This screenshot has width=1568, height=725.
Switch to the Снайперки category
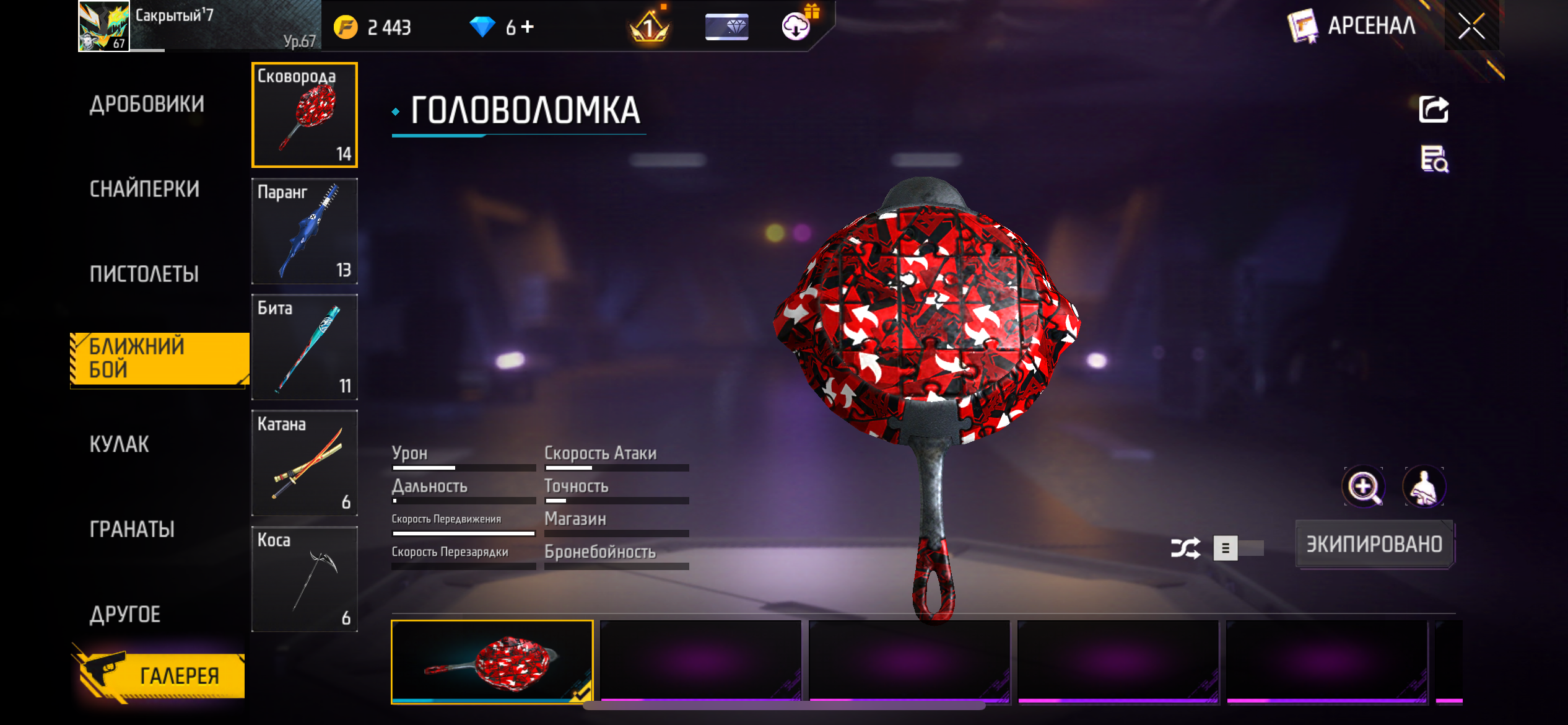(x=145, y=189)
